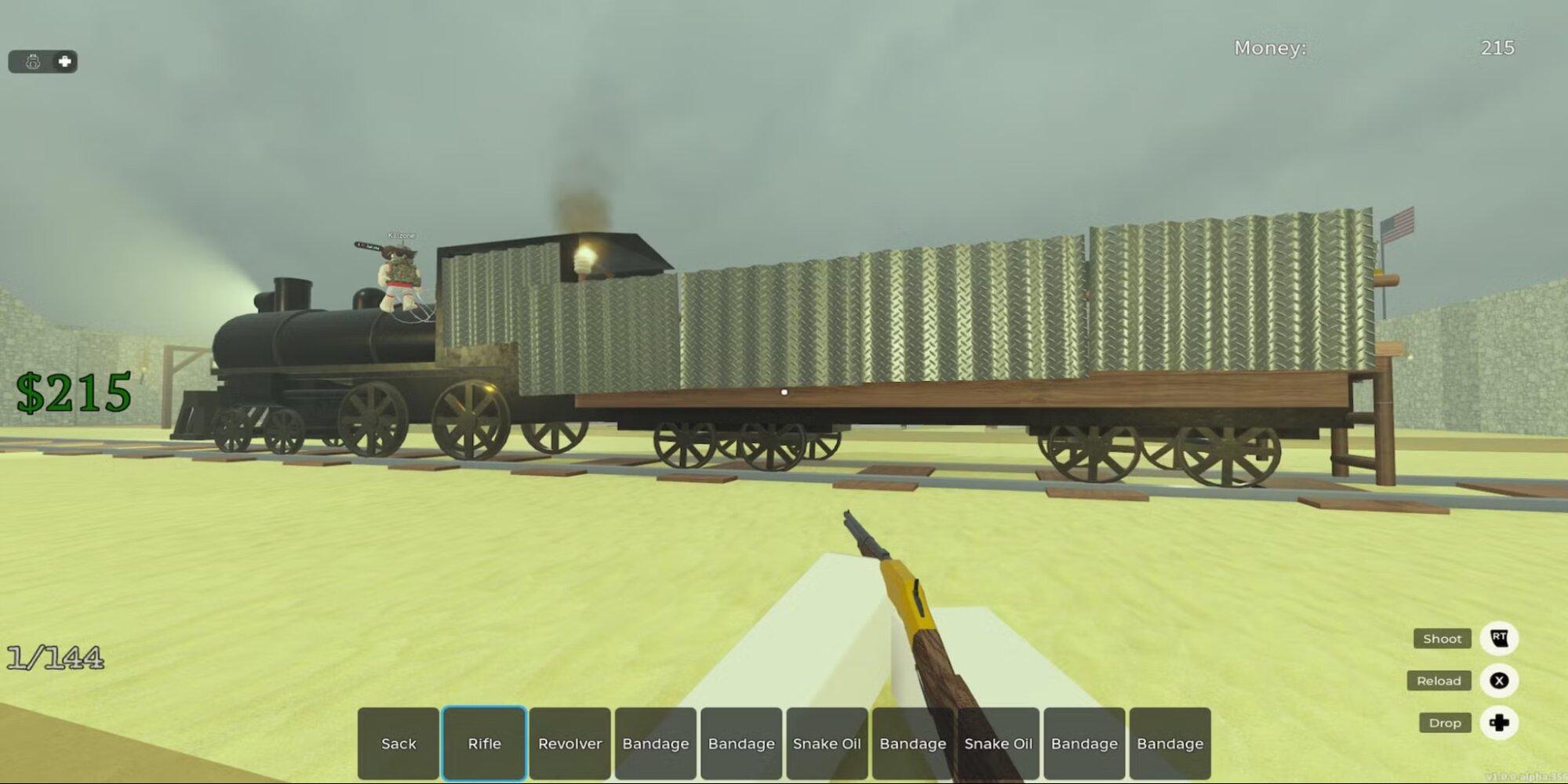Viewport: 1568px width, 784px height.
Task: Open the backpack icon in the top bar
Action: coord(33,61)
